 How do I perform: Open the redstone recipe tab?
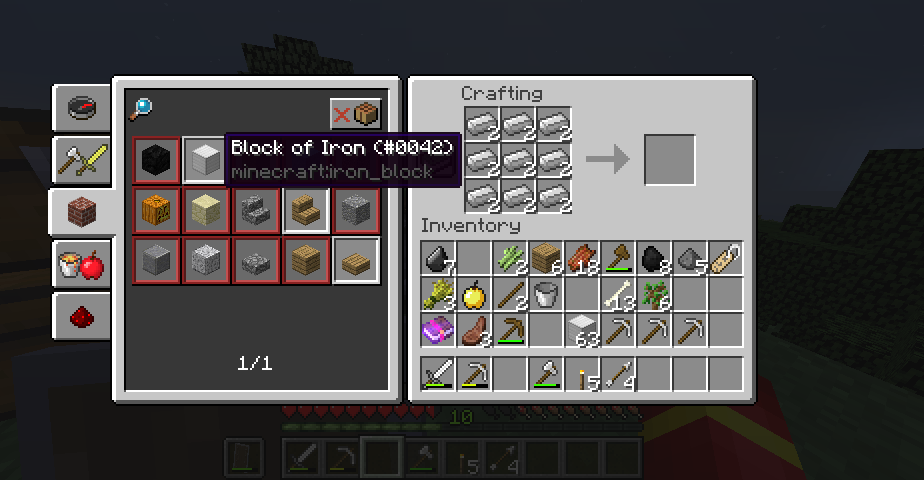click(82, 316)
